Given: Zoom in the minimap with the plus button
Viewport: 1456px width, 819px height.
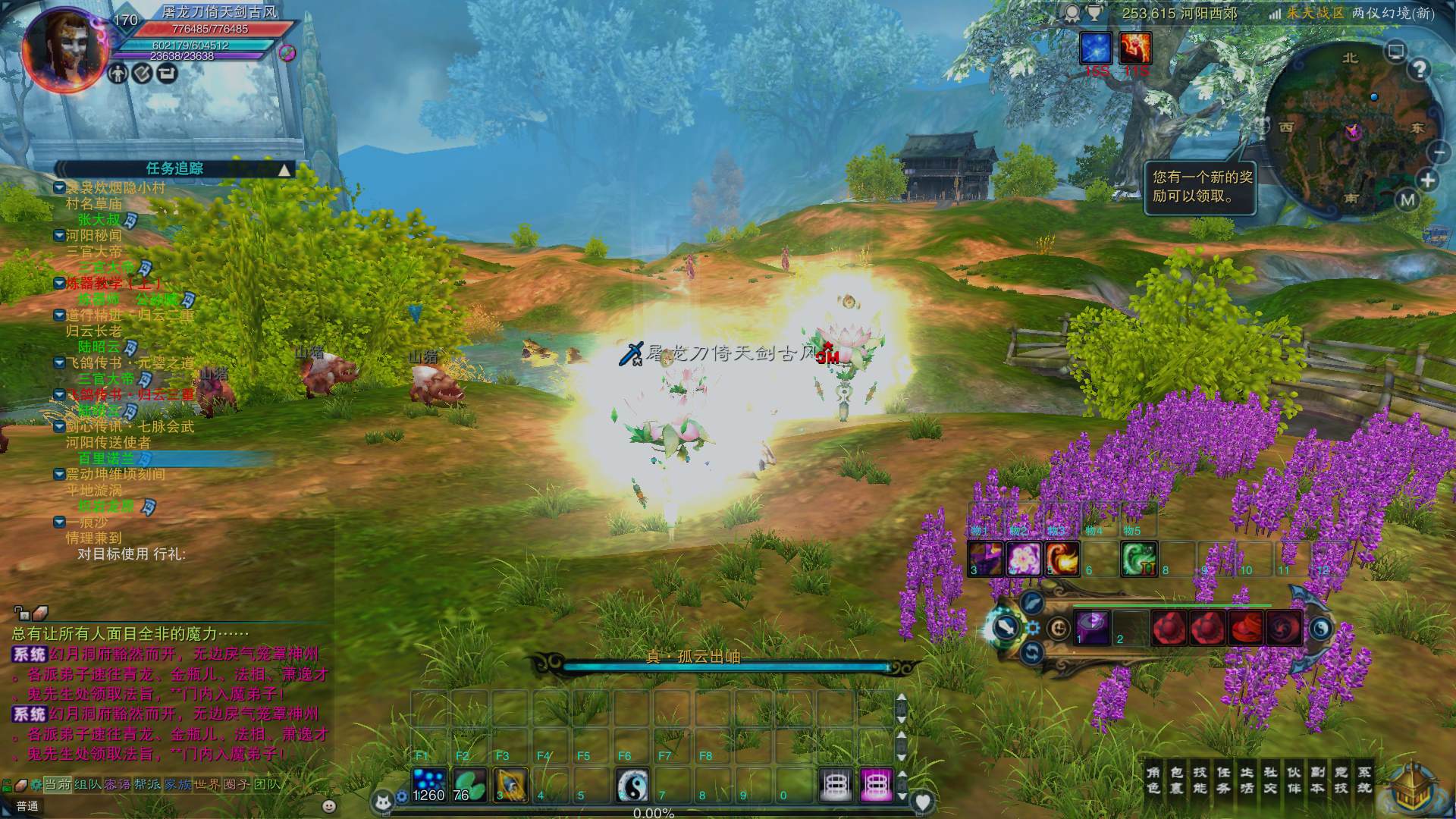Looking at the screenshot, I should pyautogui.click(x=1427, y=180).
